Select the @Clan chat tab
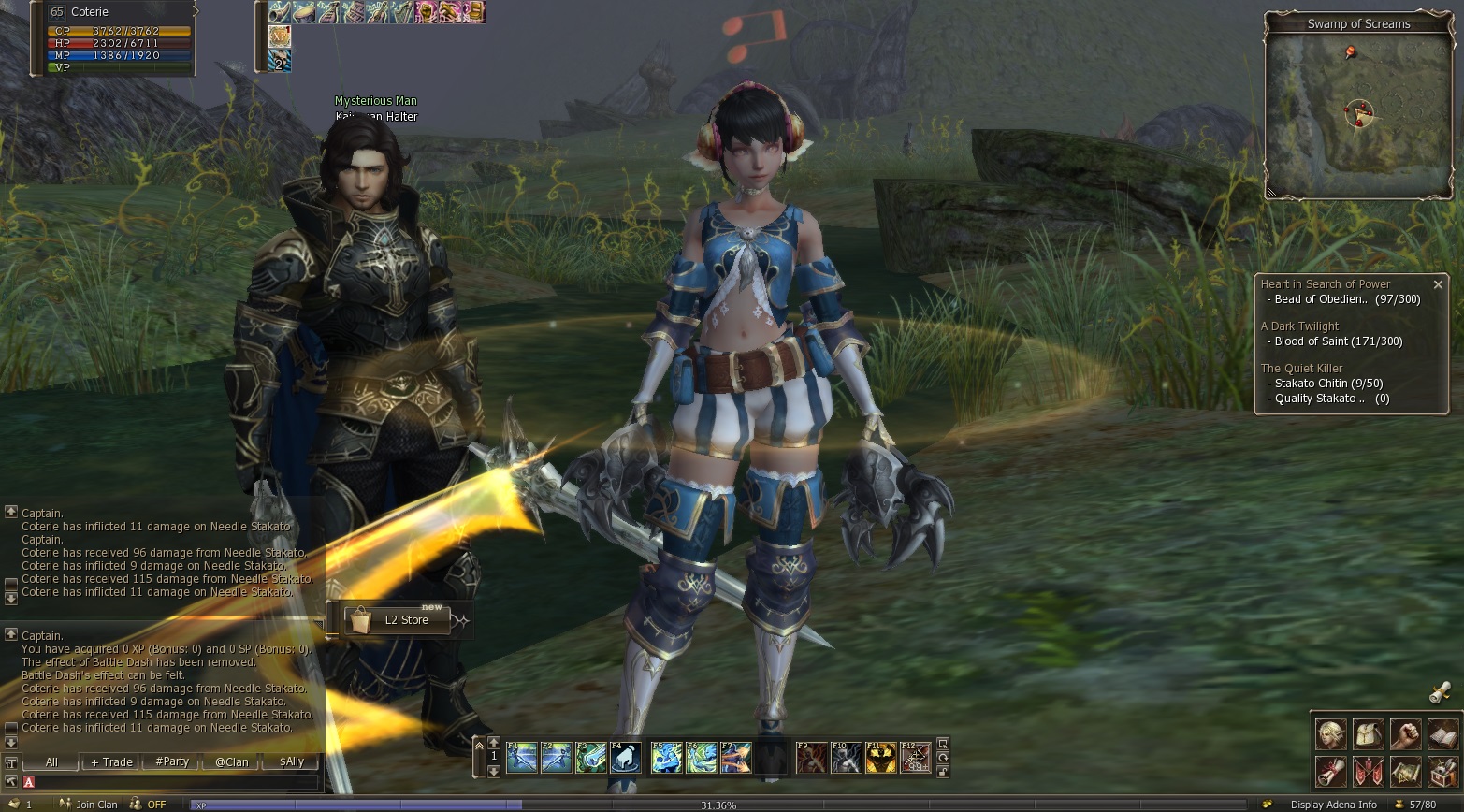 231,762
